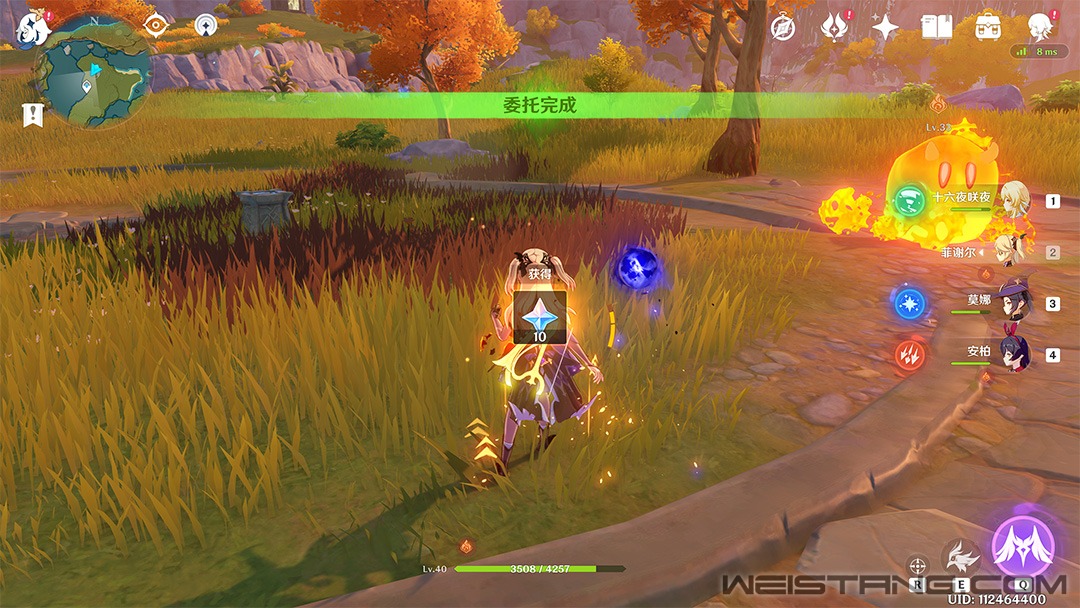Enter aim mode with the crosshair icon
The width and height of the screenshot is (1080, 608).
pyautogui.click(x=917, y=567)
